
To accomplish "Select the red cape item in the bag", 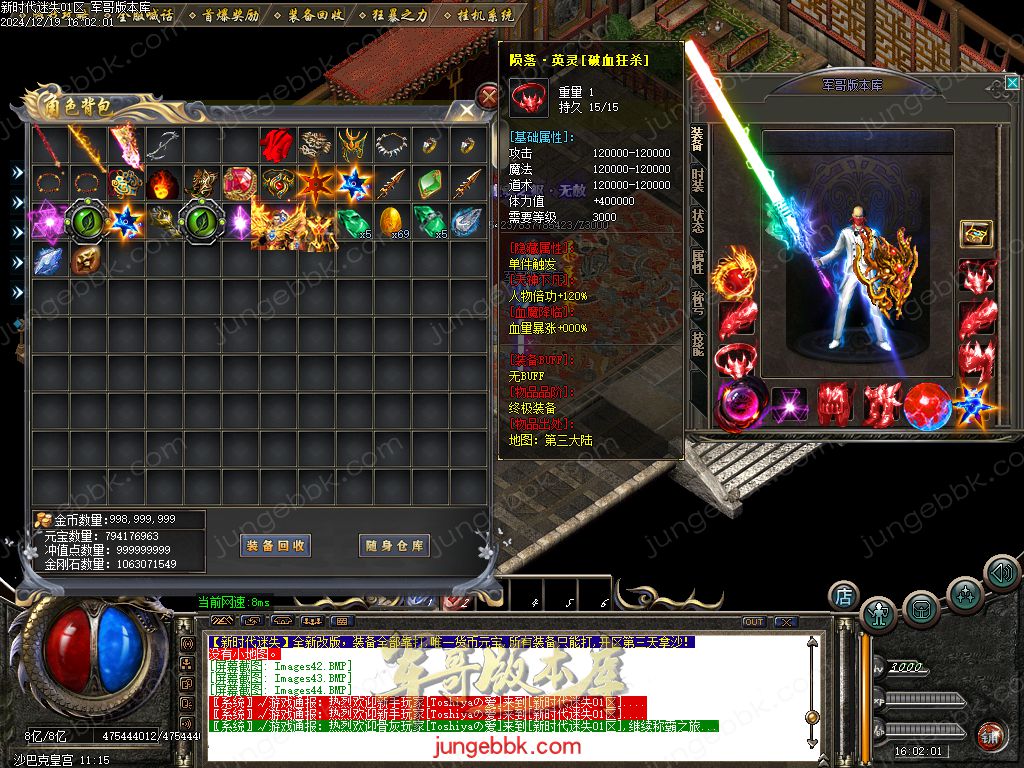I will 276,147.
